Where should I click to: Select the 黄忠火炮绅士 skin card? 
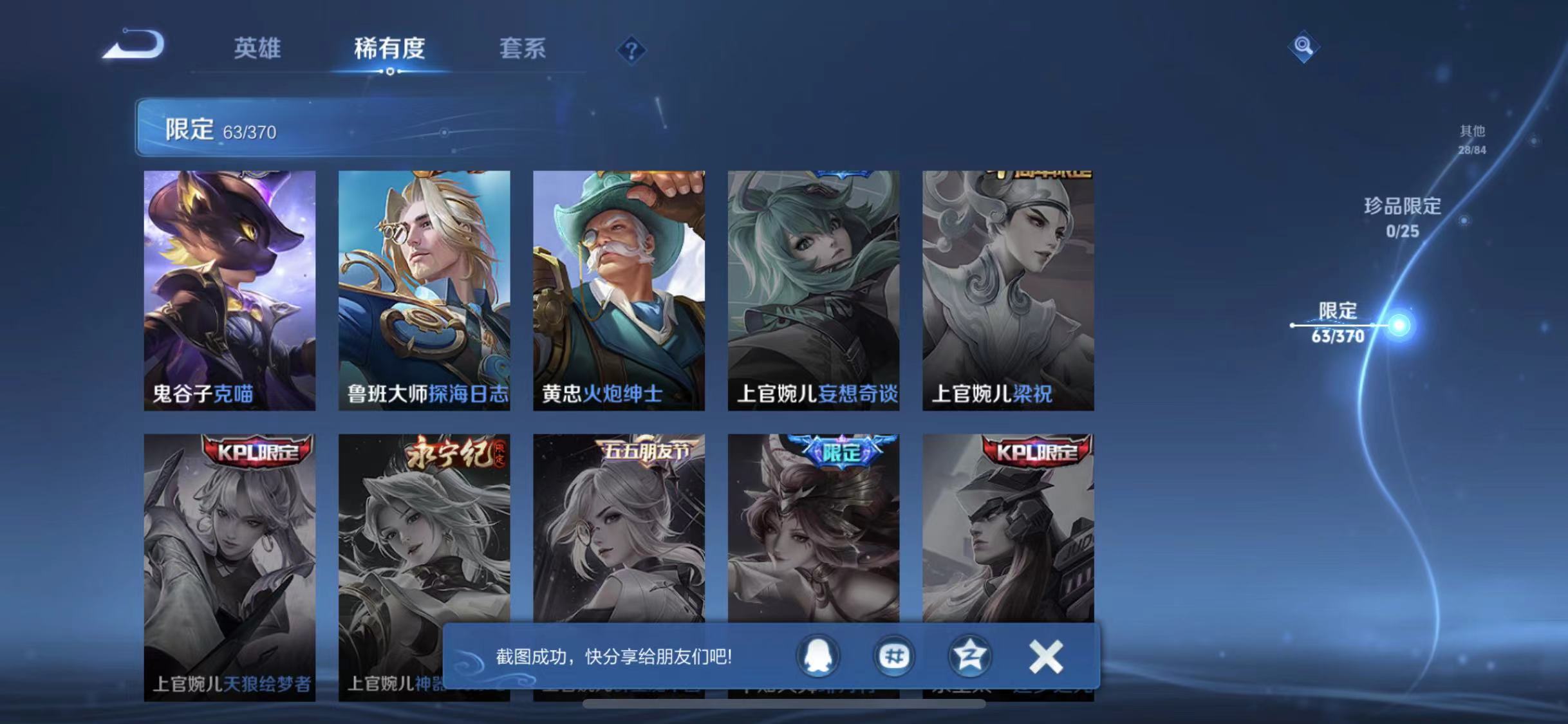coord(619,290)
